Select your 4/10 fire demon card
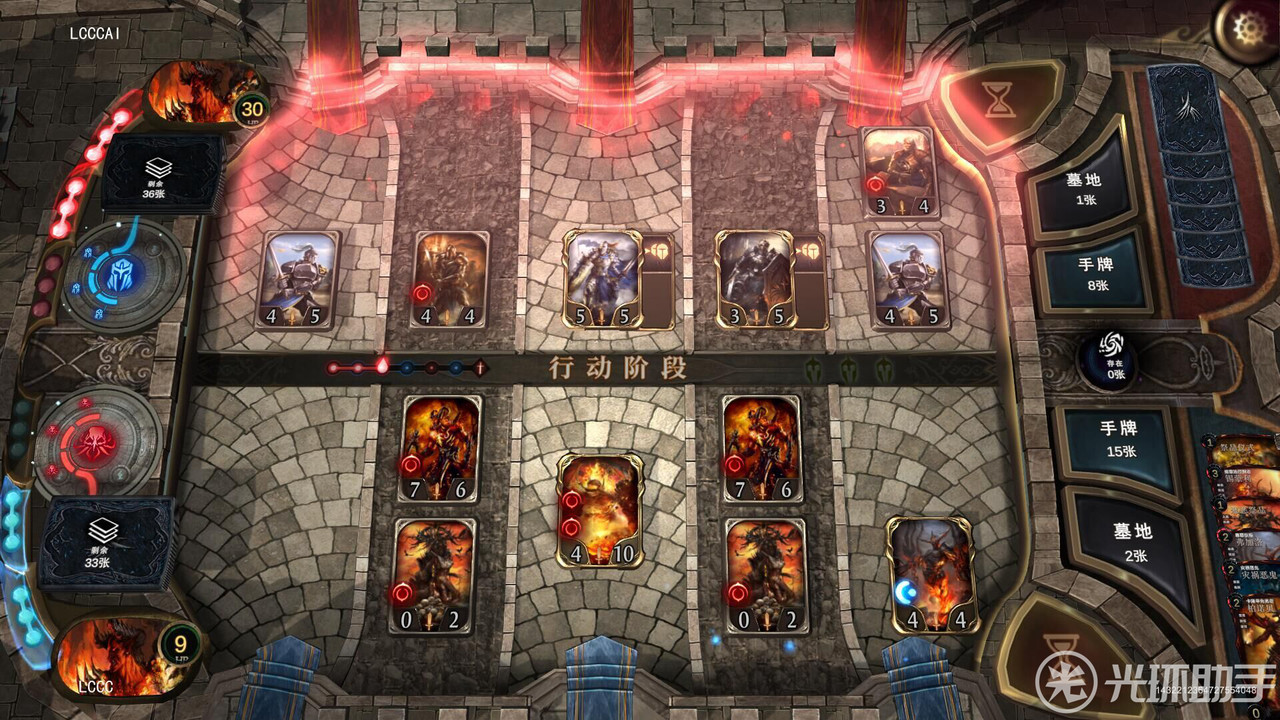 coord(600,510)
